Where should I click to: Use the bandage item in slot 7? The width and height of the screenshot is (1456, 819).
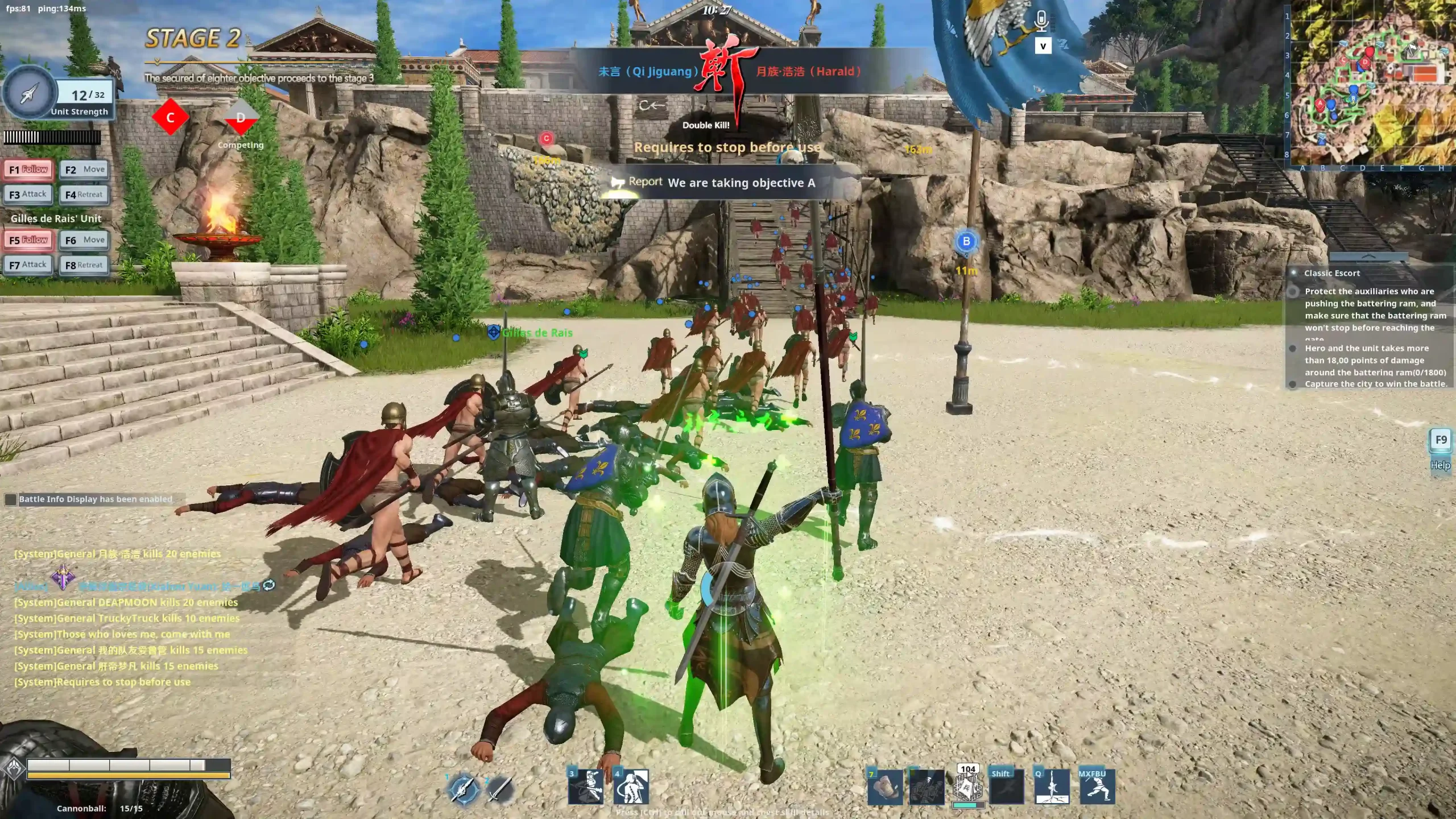coord(885,787)
